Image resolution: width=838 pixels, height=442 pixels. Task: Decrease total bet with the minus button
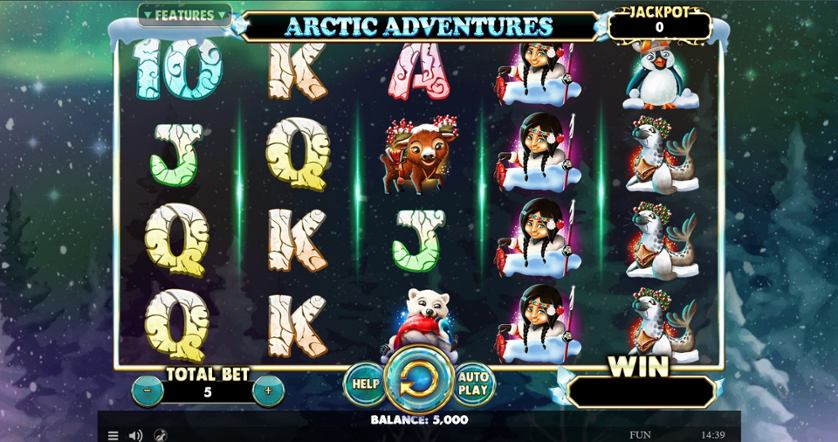point(147,391)
